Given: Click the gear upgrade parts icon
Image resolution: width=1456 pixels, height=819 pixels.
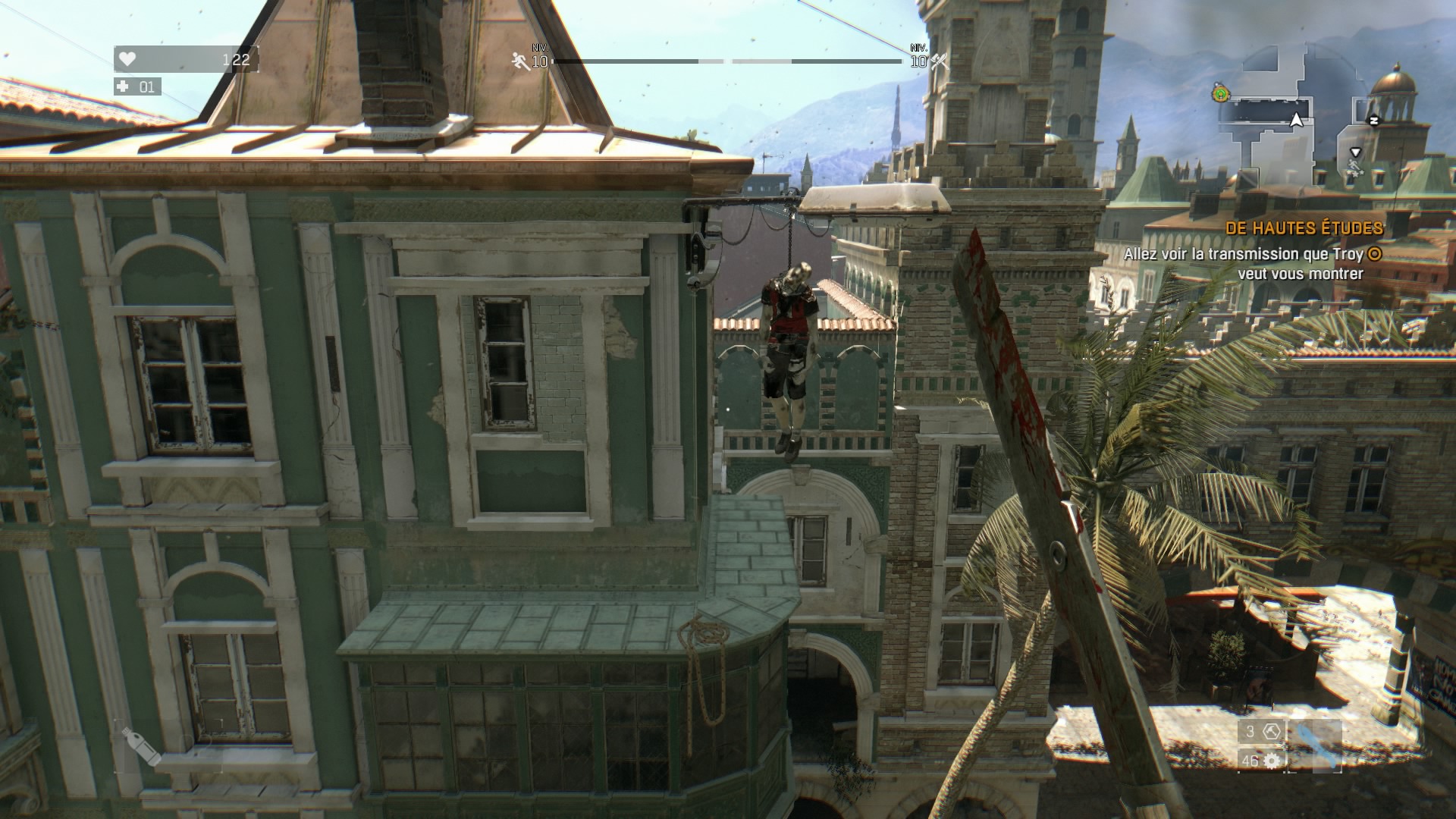Looking at the screenshot, I should [1272, 761].
